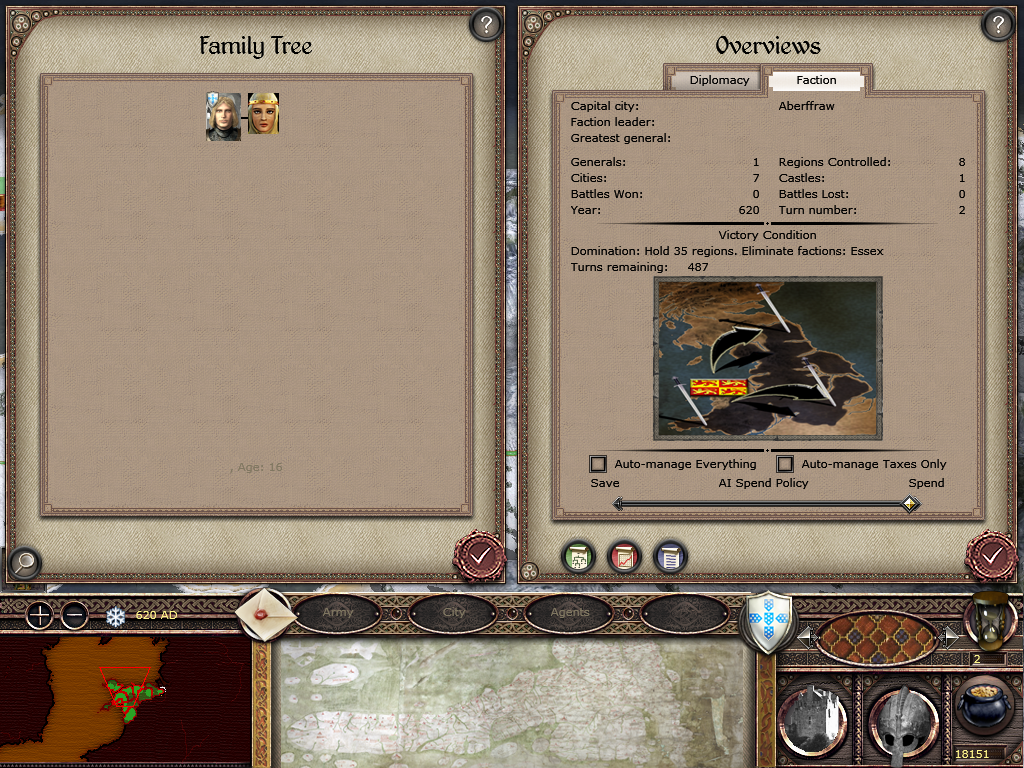Close Family Tree with its checkmark button

coord(479,555)
